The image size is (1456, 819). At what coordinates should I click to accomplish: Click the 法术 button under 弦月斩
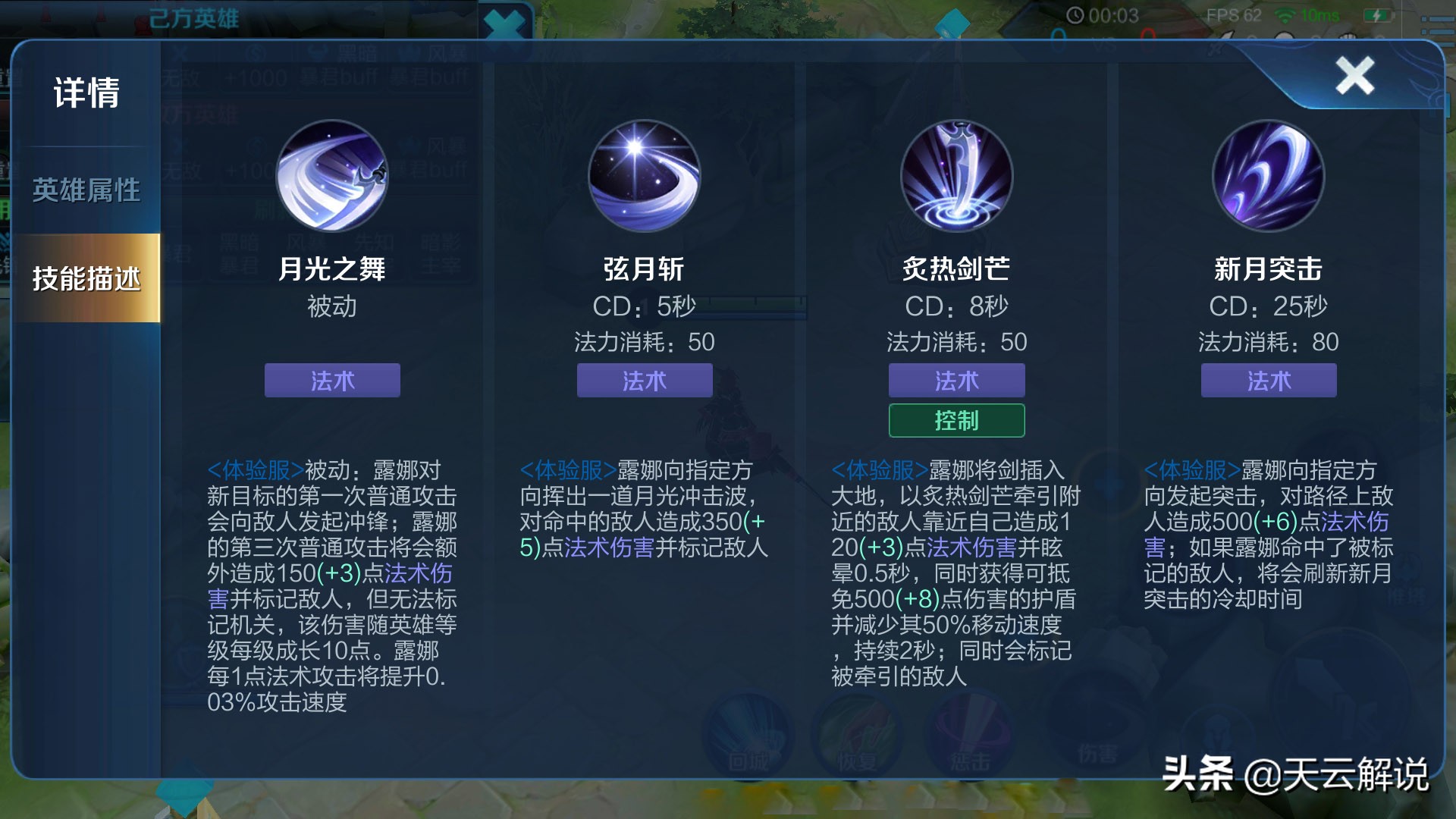click(x=645, y=381)
